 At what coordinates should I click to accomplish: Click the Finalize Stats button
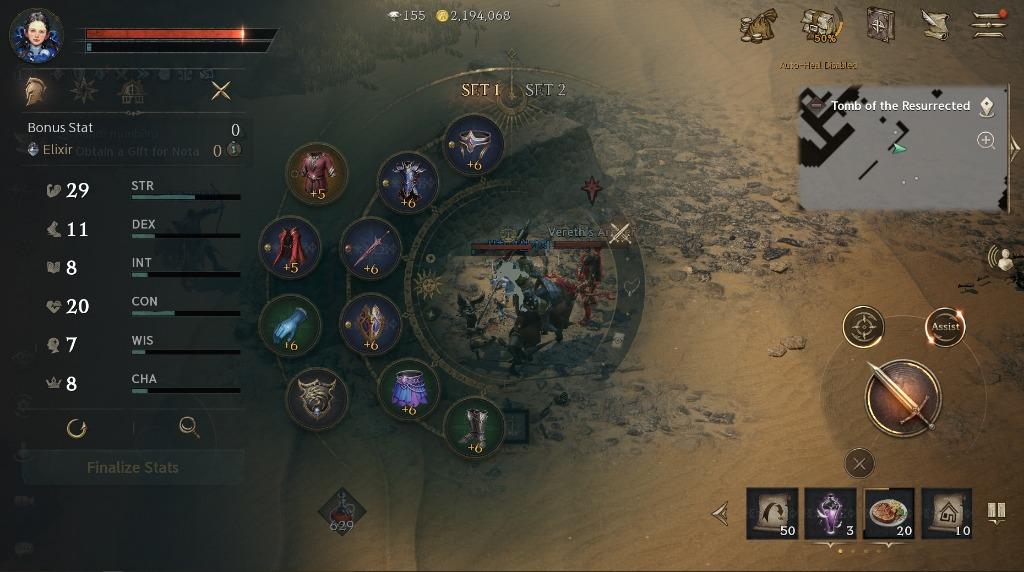(x=133, y=467)
